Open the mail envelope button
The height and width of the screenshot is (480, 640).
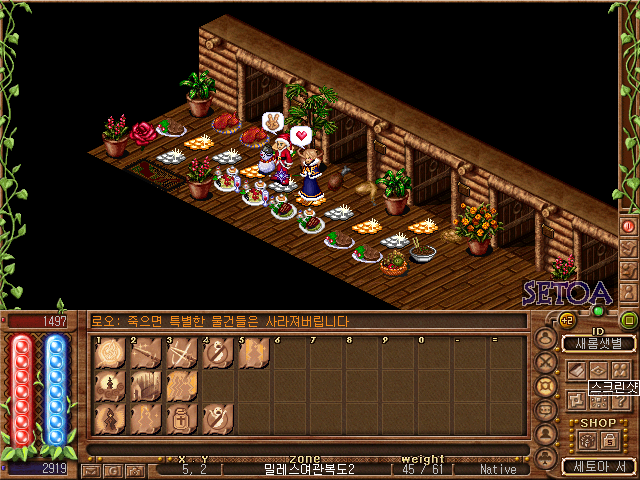(x=91, y=469)
